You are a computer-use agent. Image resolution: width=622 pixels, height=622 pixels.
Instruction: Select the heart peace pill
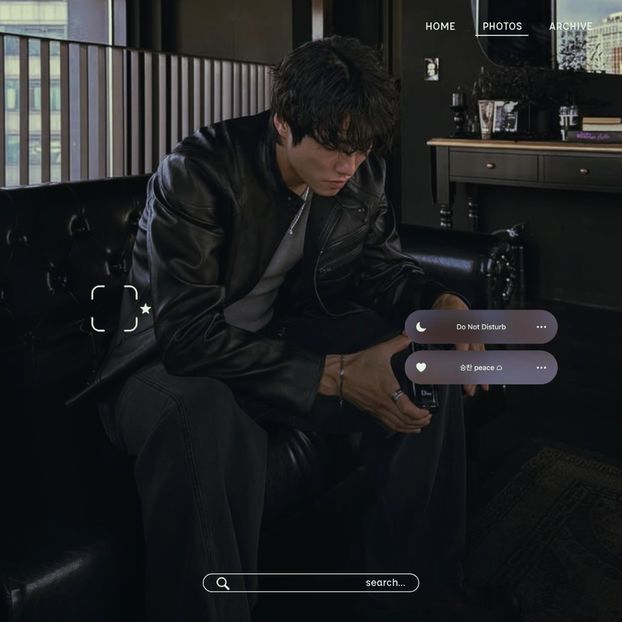click(x=480, y=367)
